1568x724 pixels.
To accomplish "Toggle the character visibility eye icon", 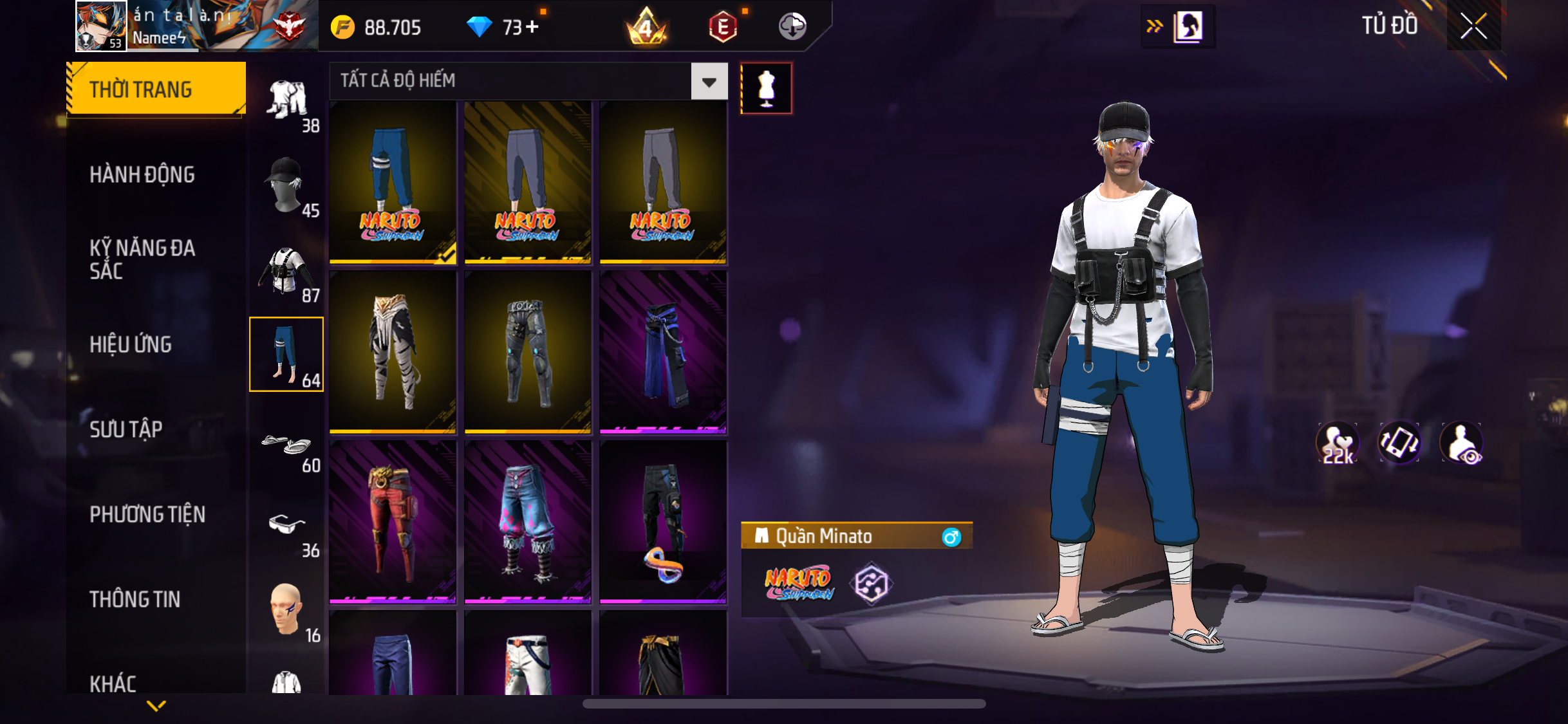I will pos(1461,443).
